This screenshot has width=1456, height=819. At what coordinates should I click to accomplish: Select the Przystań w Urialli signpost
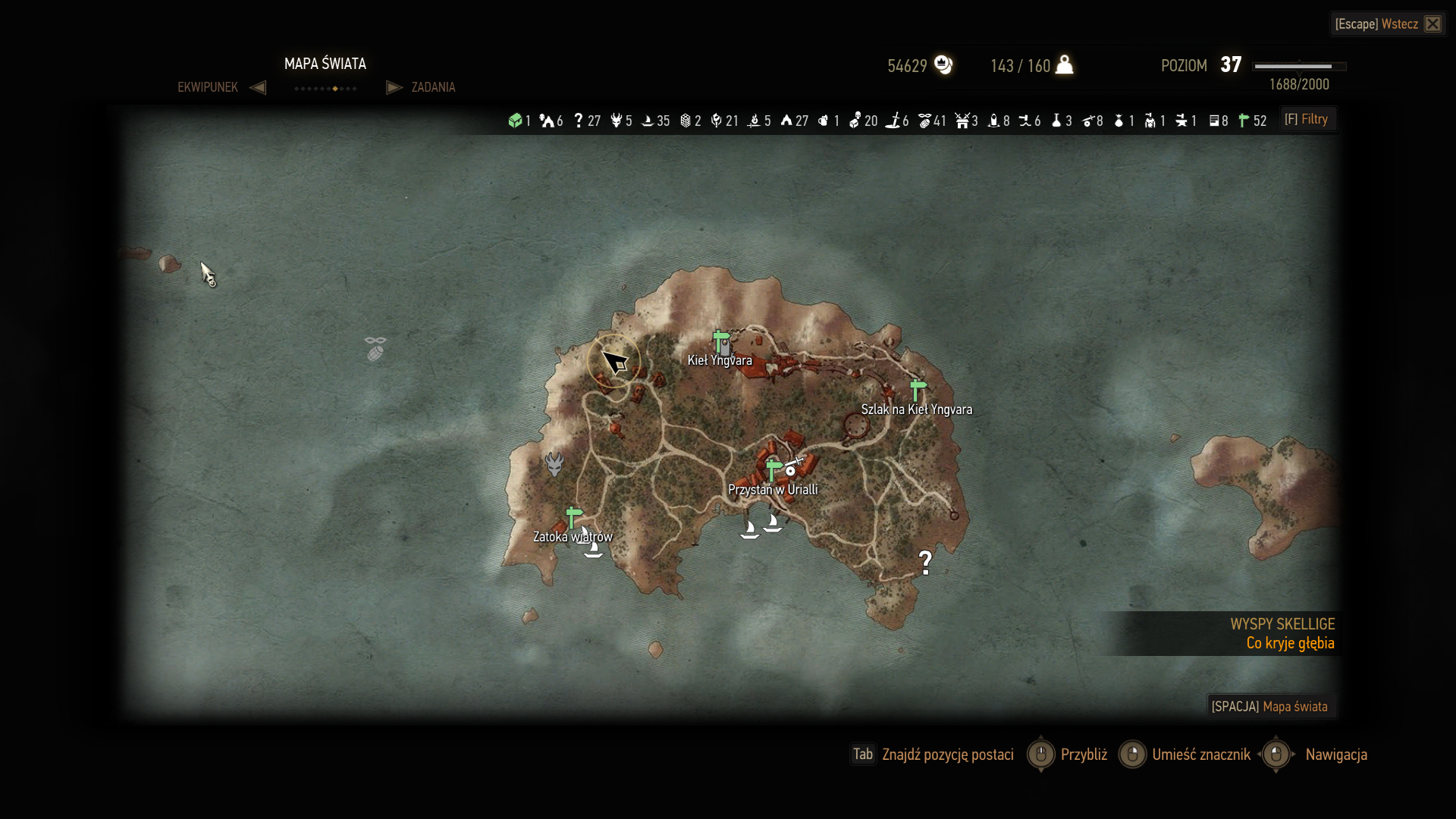tap(773, 470)
